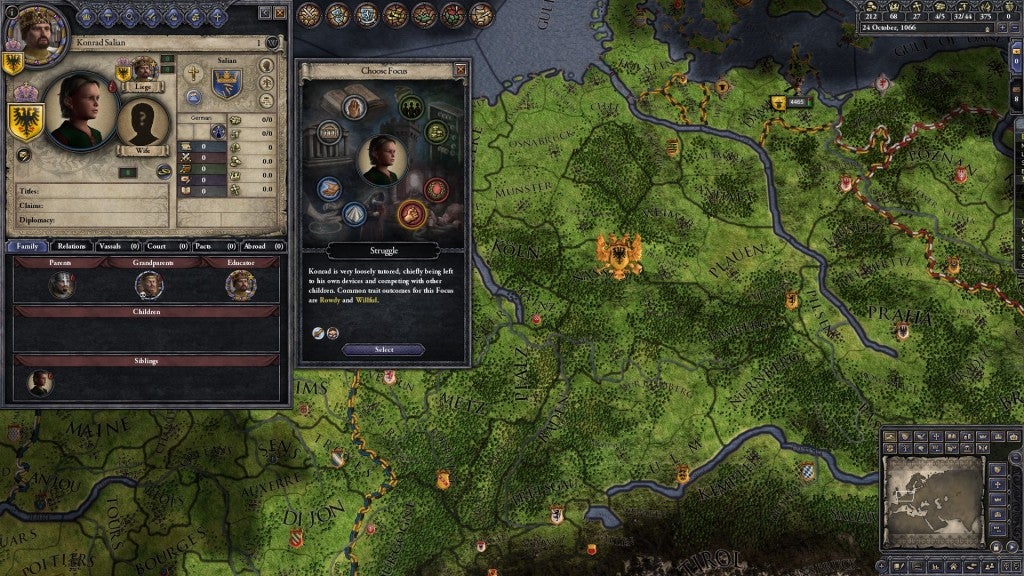The height and width of the screenshot is (576, 1024).
Task: Select the pillared building focus icon
Action: point(329,133)
